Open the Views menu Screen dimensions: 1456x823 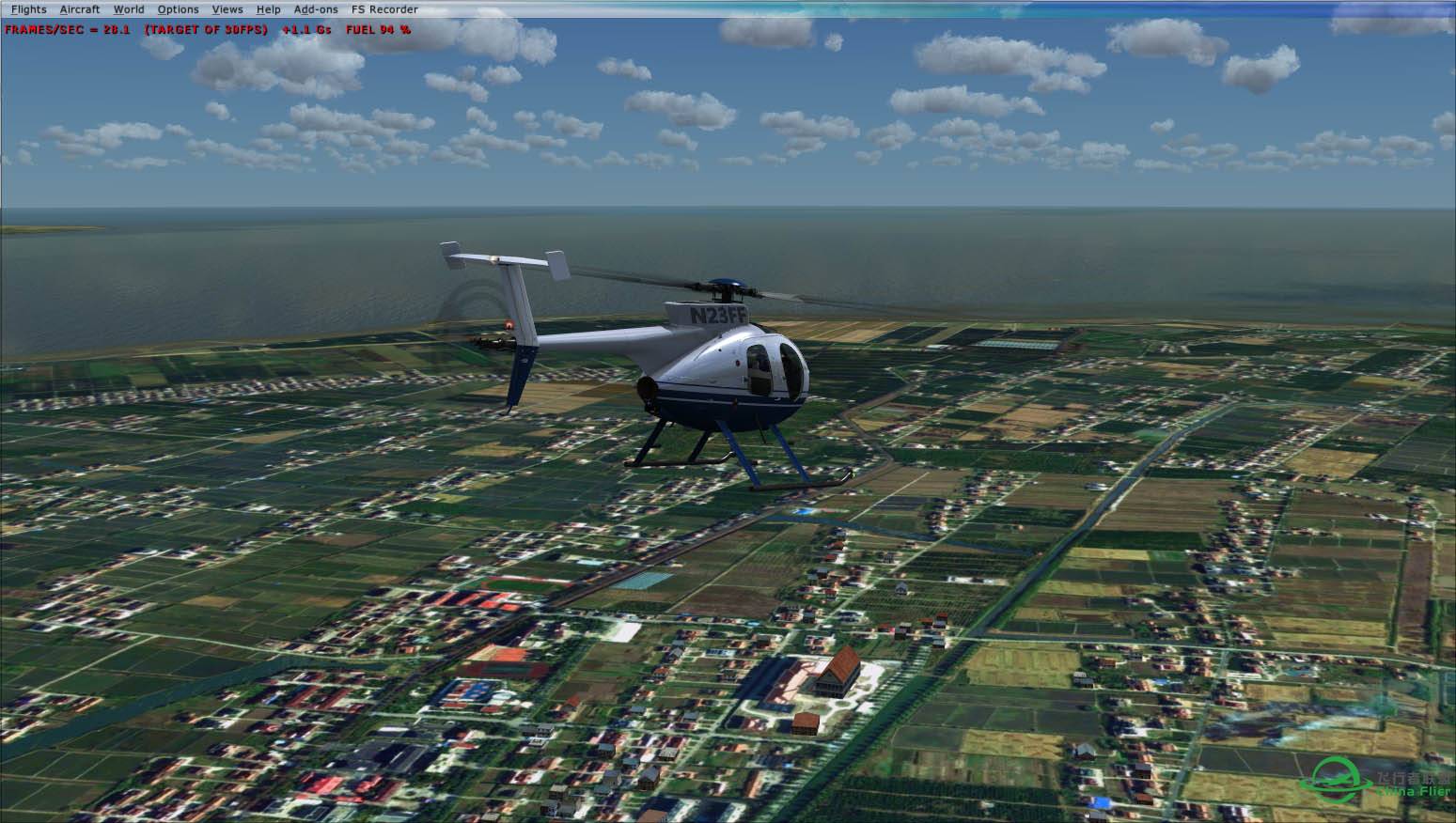(227, 9)
